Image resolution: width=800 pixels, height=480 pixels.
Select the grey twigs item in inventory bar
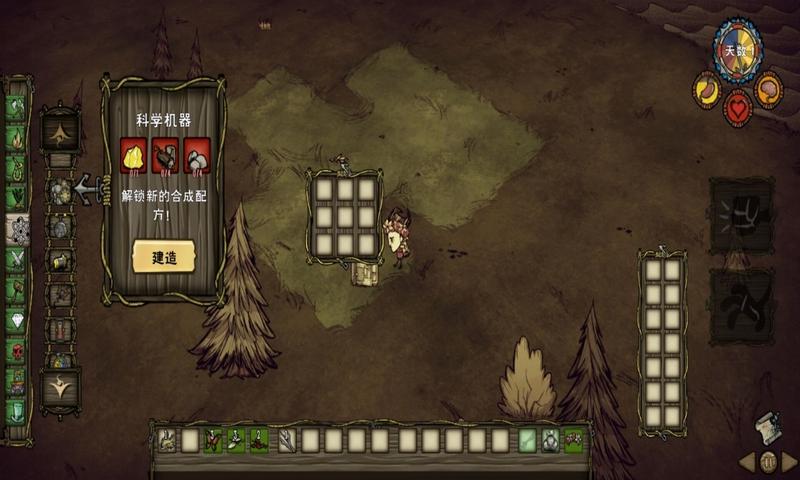click(287, 440)
